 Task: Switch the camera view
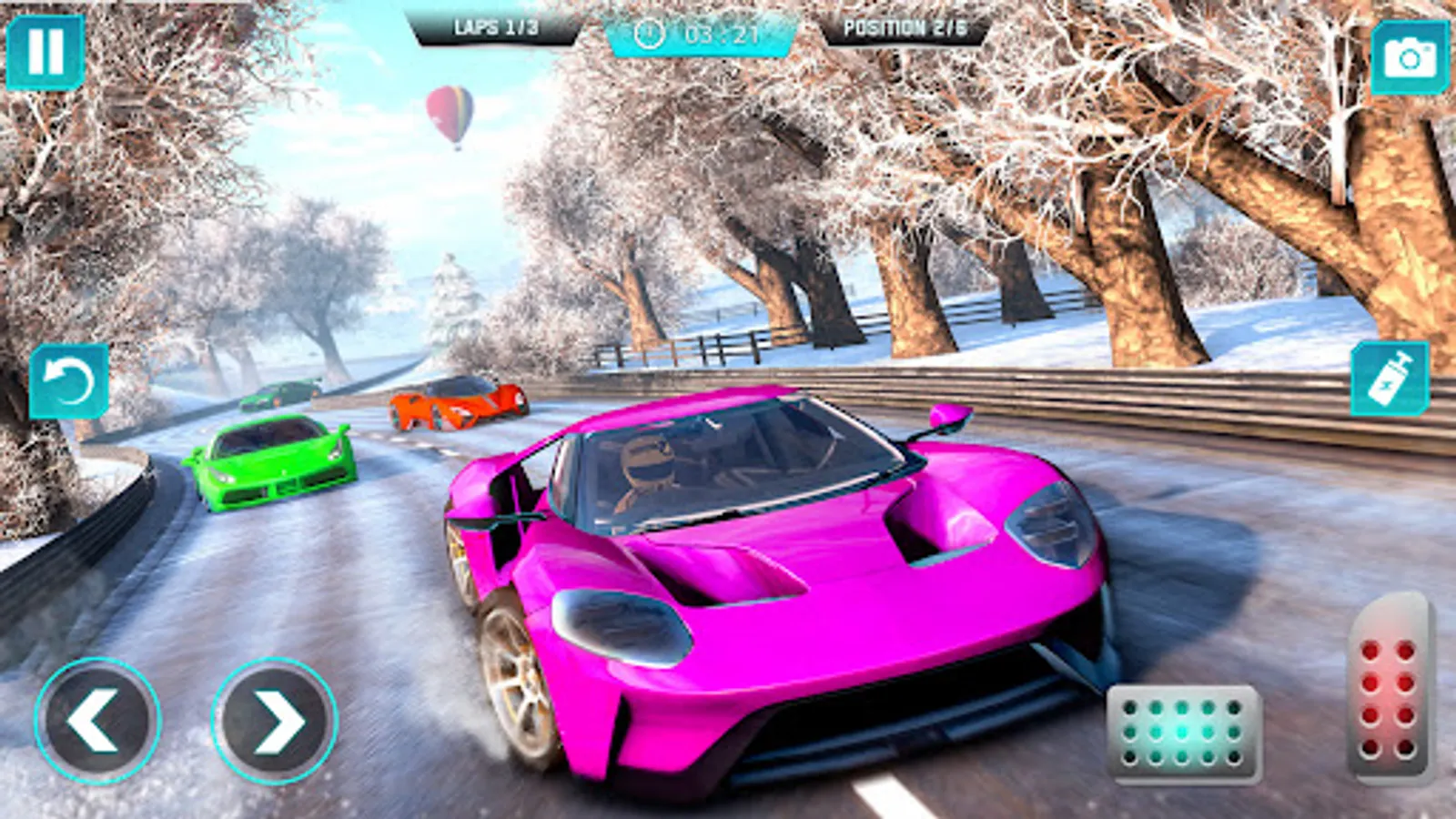click(1409, 57)
